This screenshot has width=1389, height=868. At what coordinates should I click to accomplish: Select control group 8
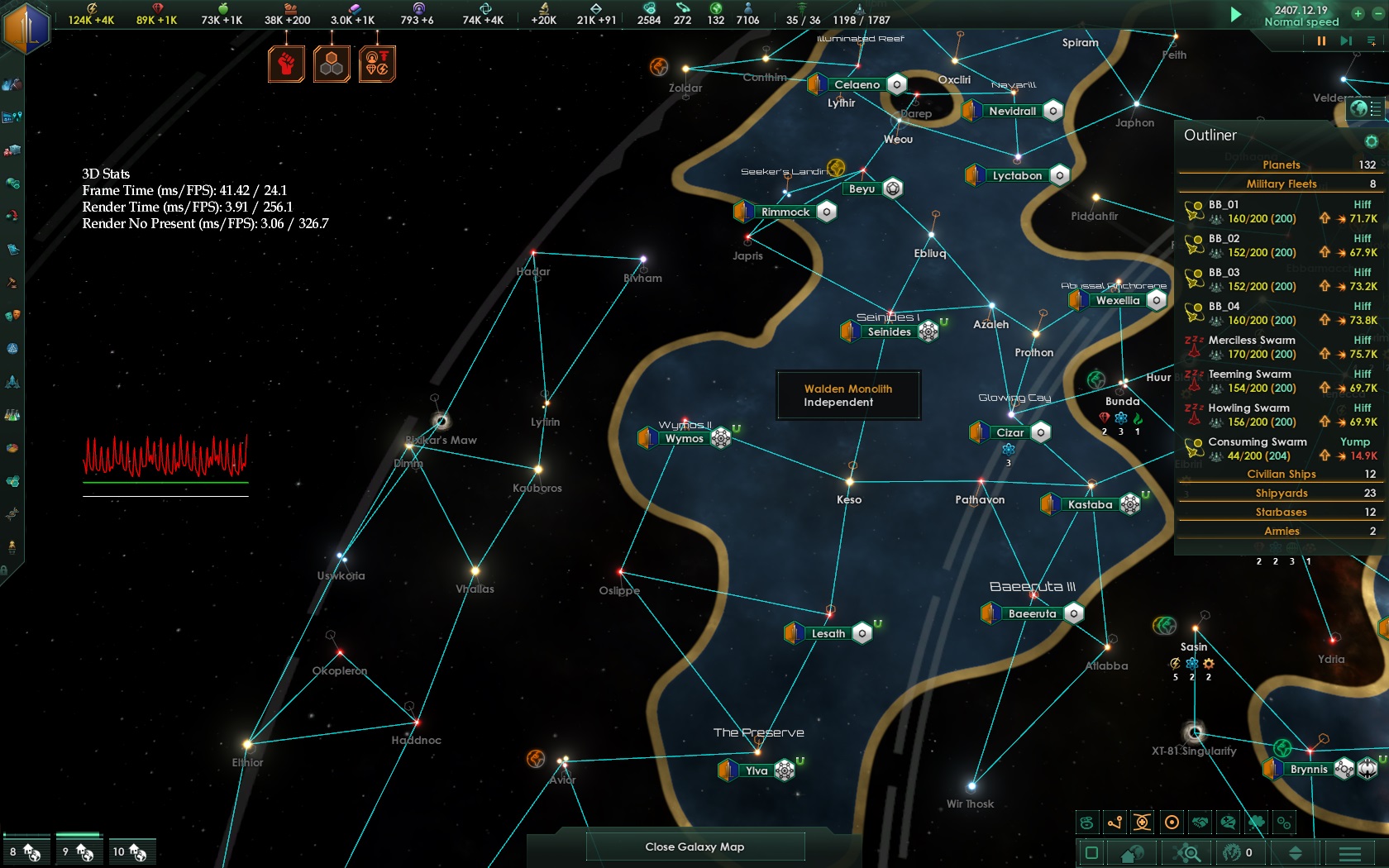(25, 851)
